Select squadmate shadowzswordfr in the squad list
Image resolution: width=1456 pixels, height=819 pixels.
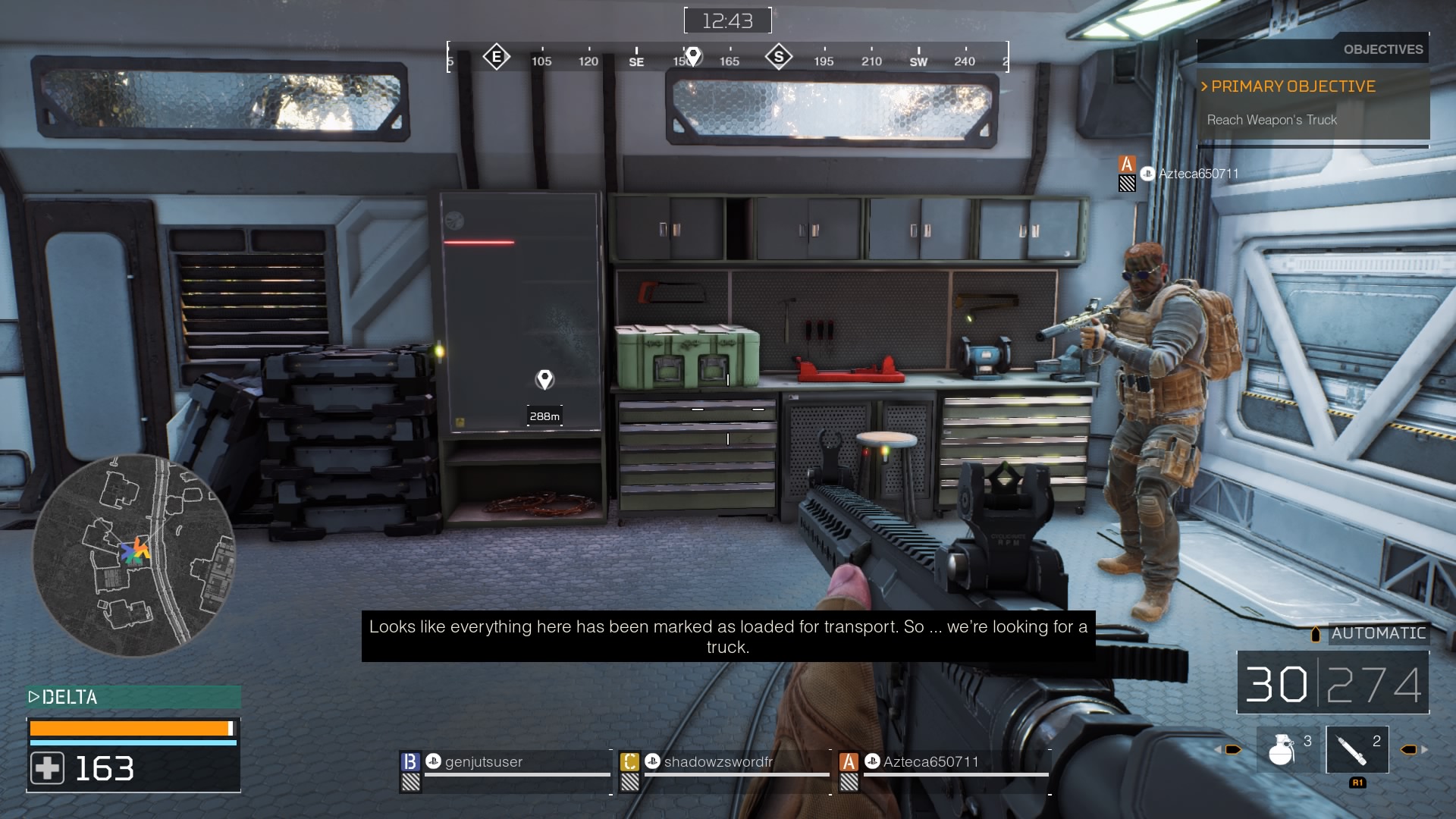[717, 762]
